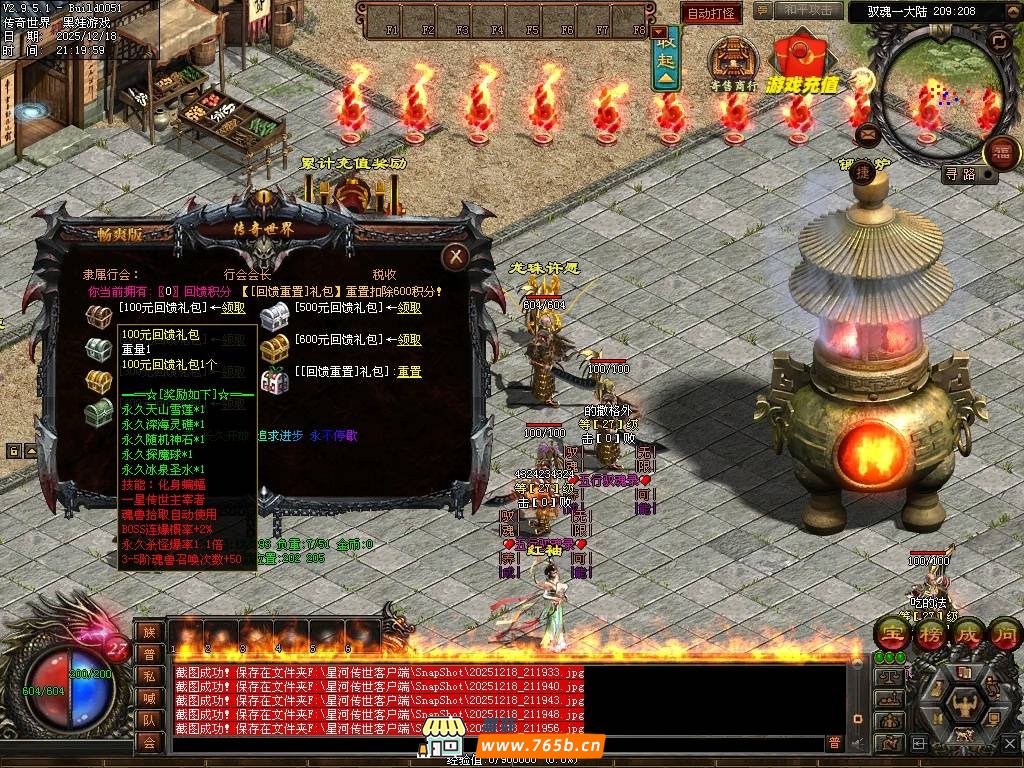Click the minimap refresh arrows button
Viewport: 1024px width, 768px height.
[x=999, y=41]
